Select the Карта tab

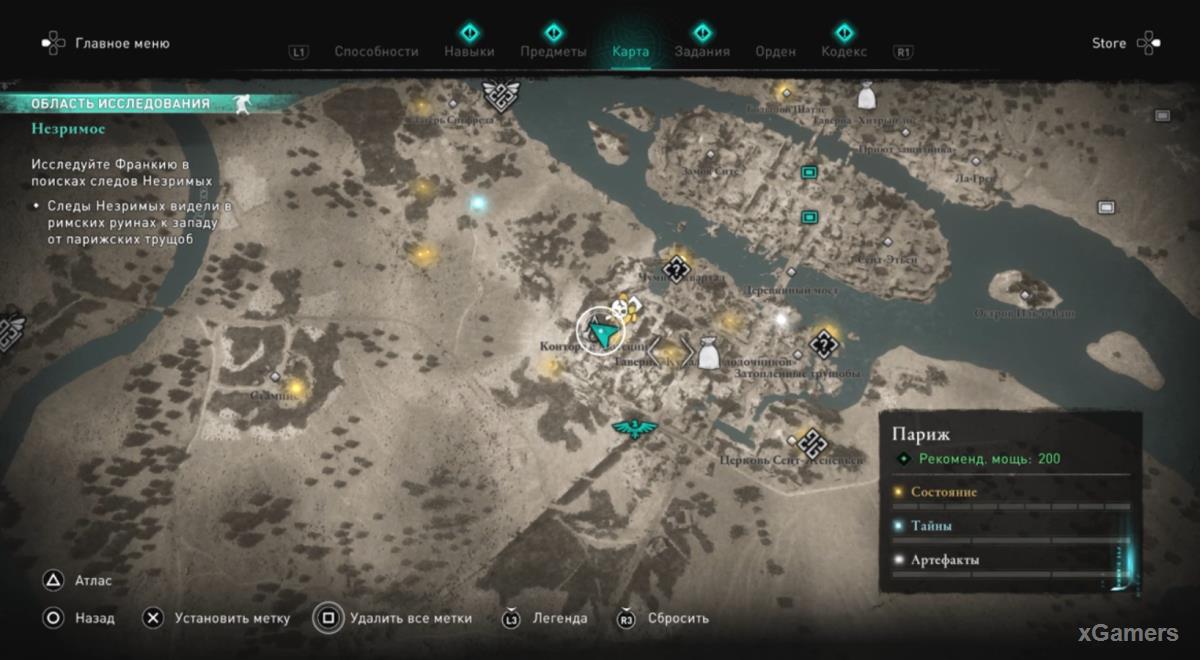(x=630, y=51)
